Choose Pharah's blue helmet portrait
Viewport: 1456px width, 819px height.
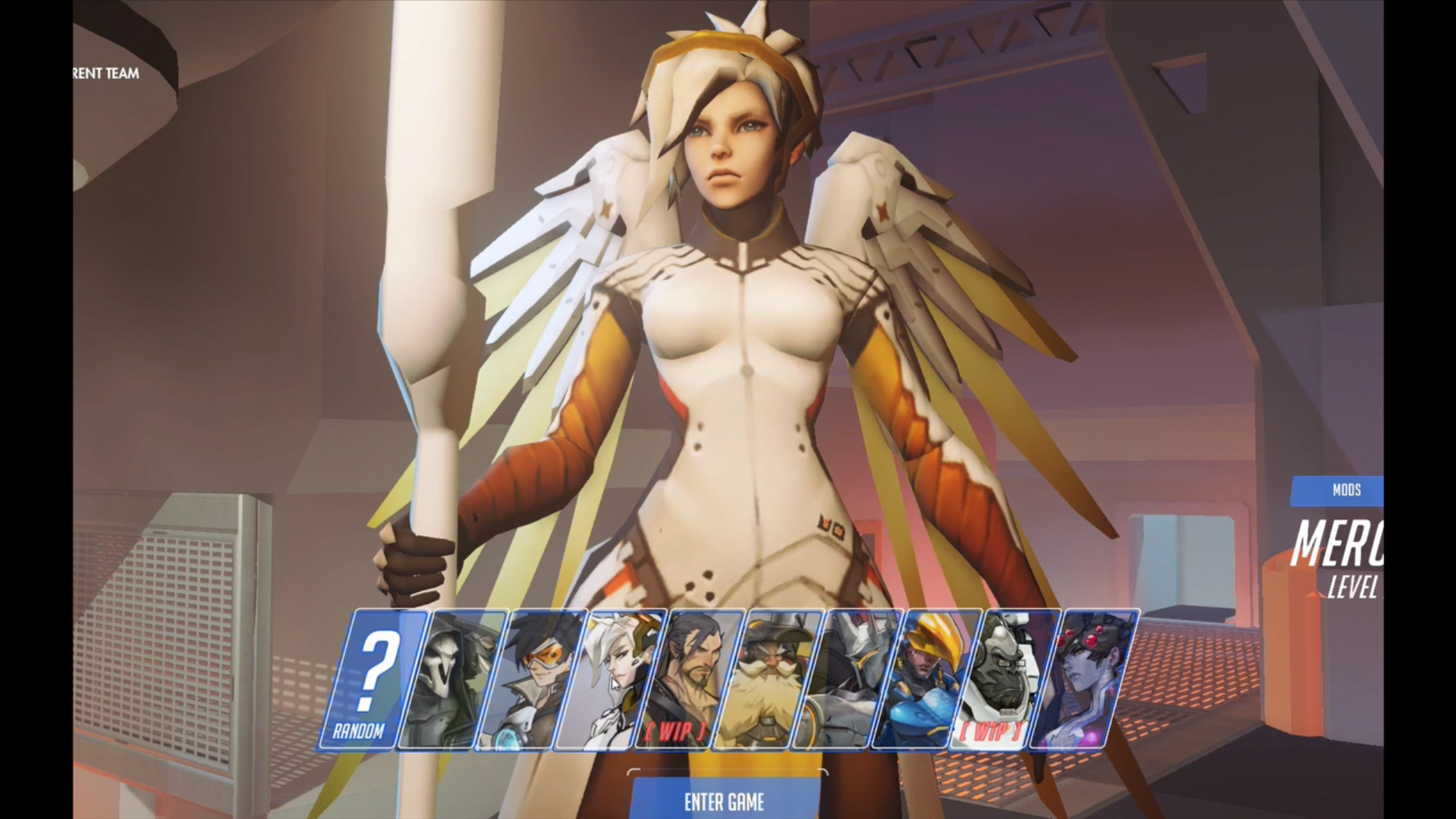click(926, 679)
